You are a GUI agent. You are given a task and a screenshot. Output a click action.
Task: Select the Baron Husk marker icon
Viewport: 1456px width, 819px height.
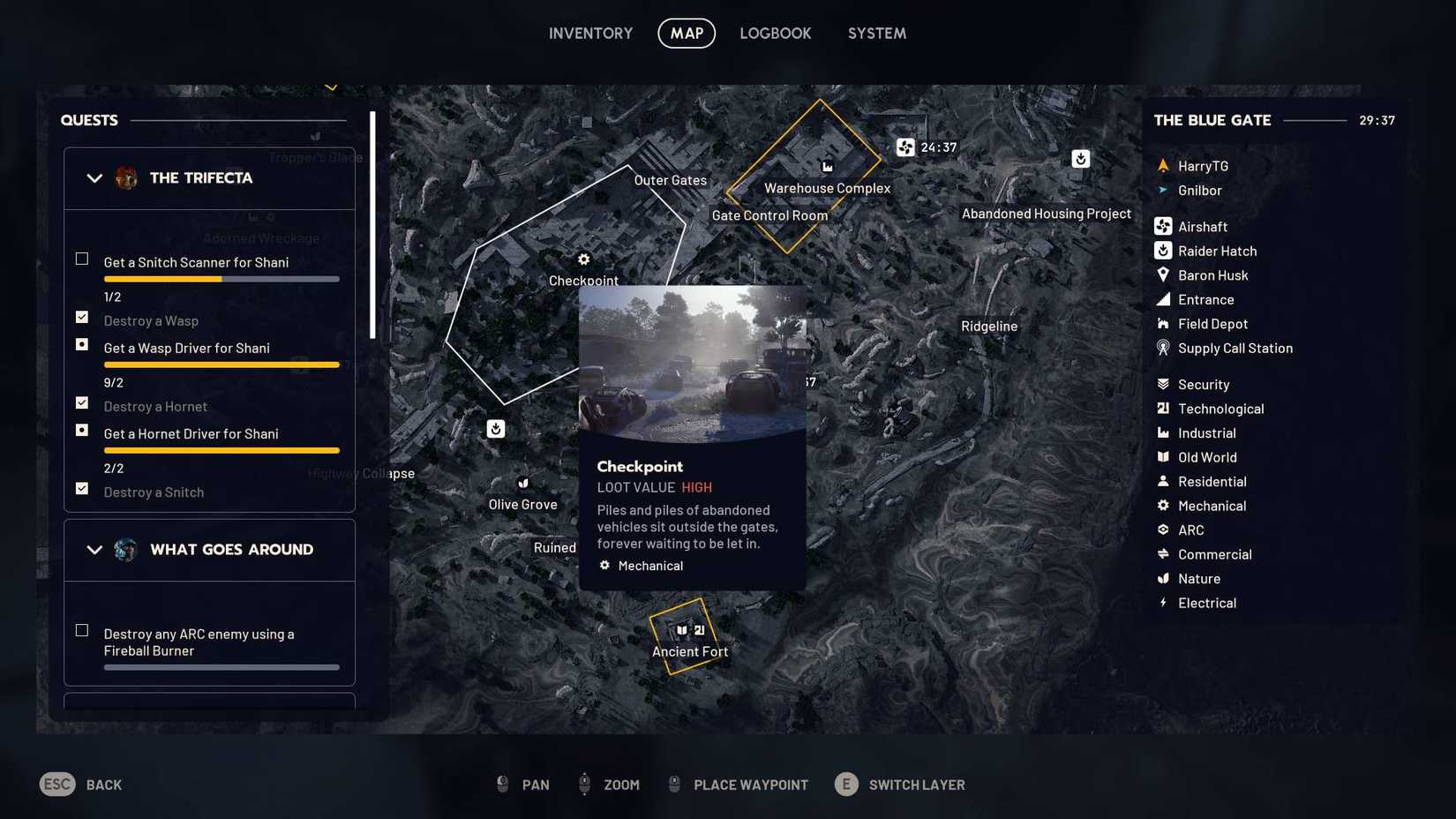[x=1162, y=274]
